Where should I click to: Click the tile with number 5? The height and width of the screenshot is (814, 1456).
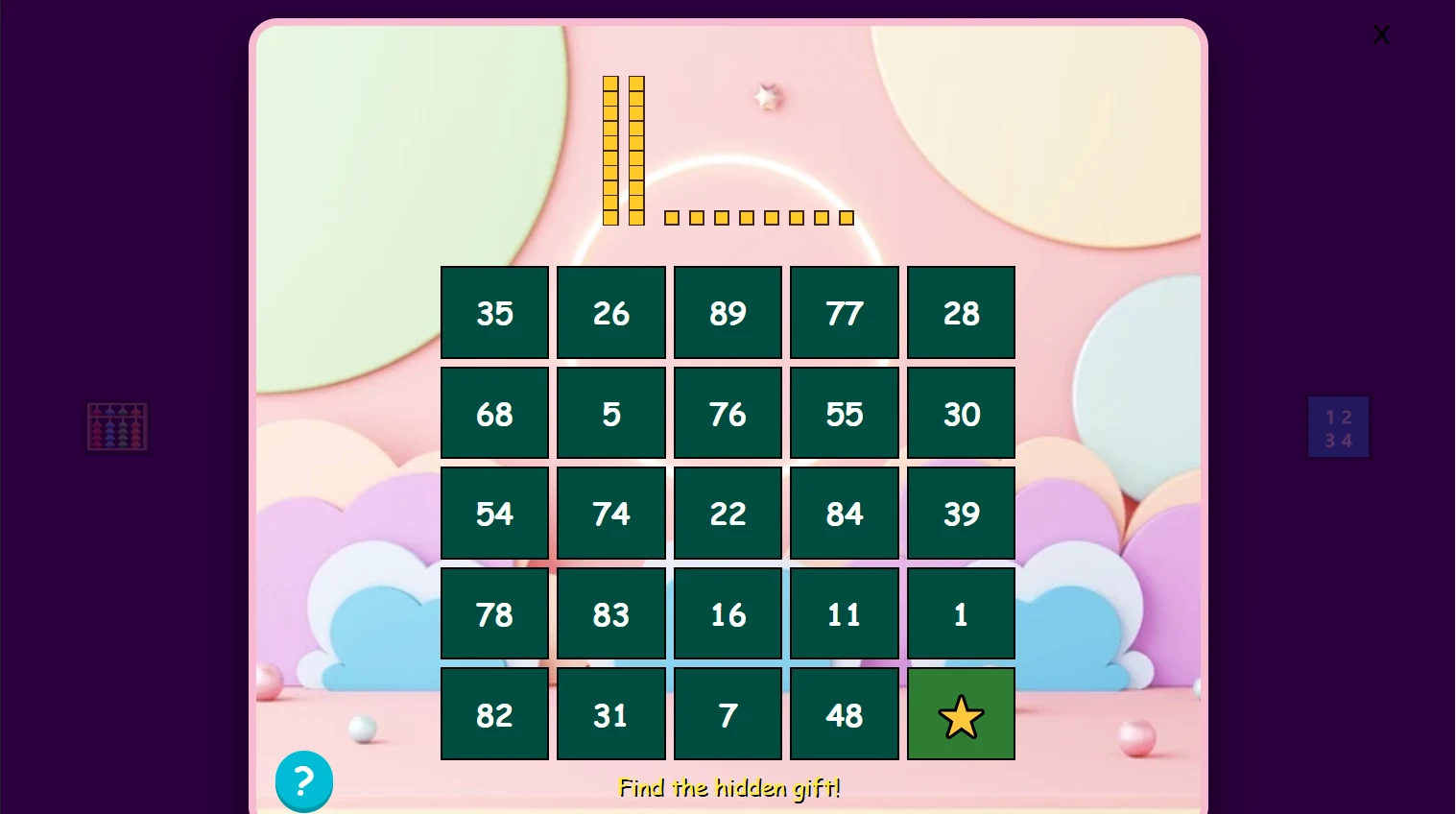point(611,414)
